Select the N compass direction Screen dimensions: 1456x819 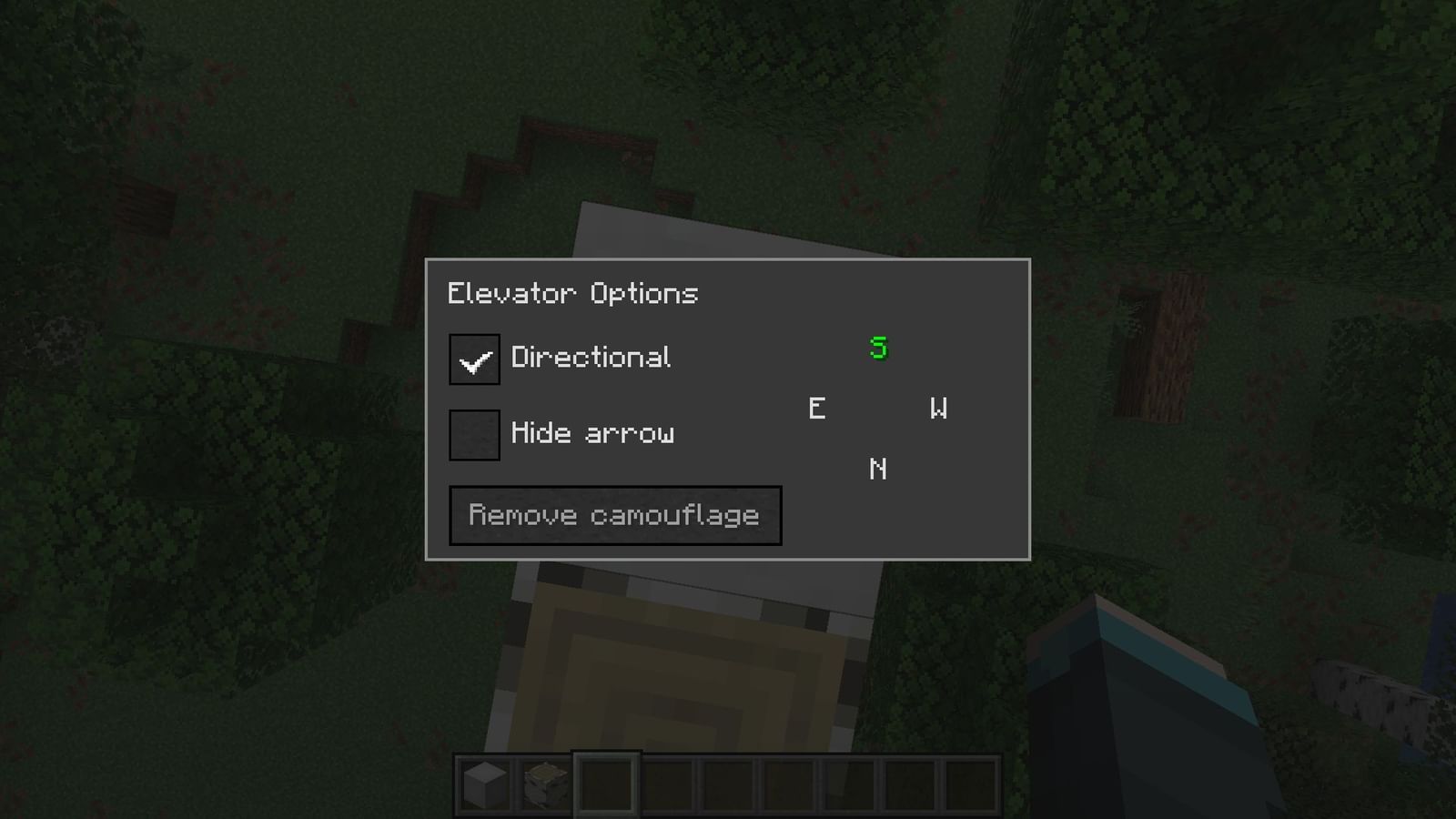point(876,470)
